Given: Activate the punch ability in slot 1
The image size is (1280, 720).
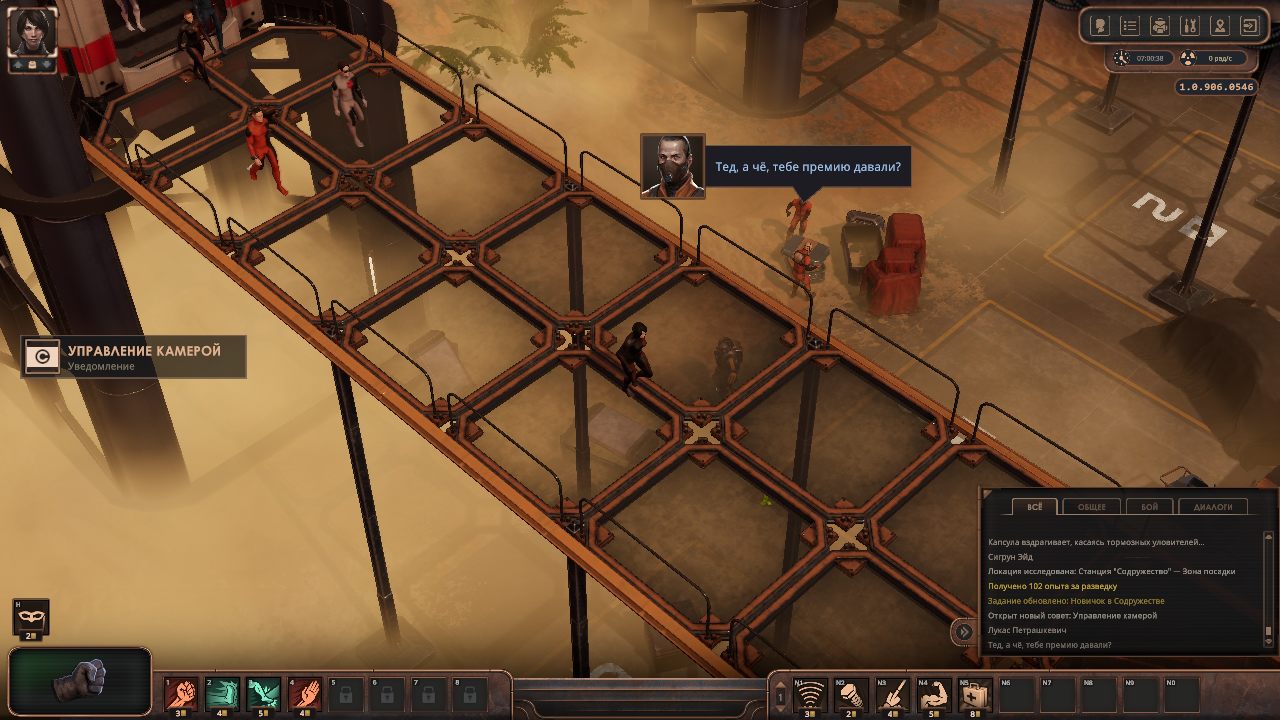Looking at the screenshot, I should click(x=181, y=693).
